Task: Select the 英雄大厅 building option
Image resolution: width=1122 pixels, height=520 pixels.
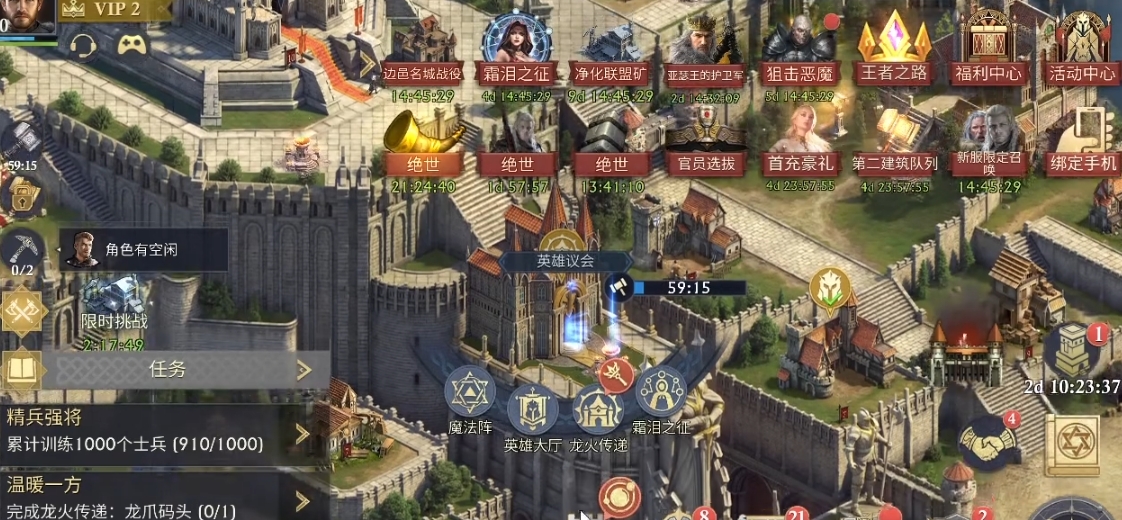Action: [x=532, y=410]
